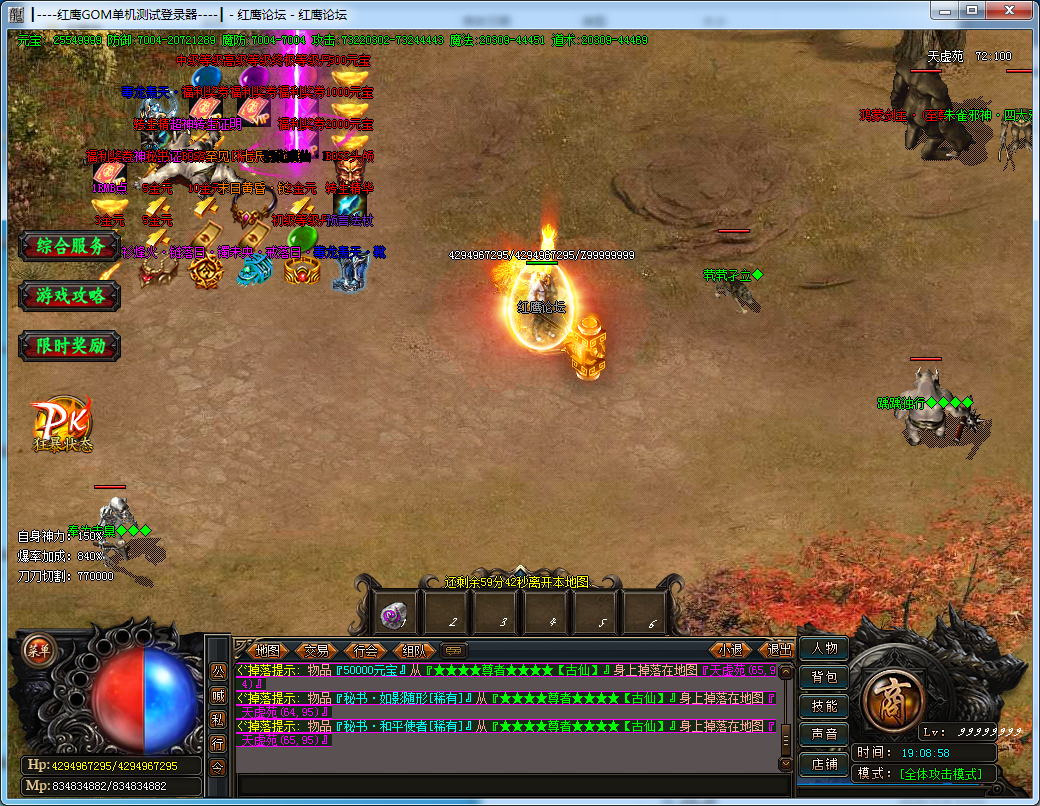Open the 行会 guild panel
This screenshot has height=806, width=1040.
(x=366, y=650)
